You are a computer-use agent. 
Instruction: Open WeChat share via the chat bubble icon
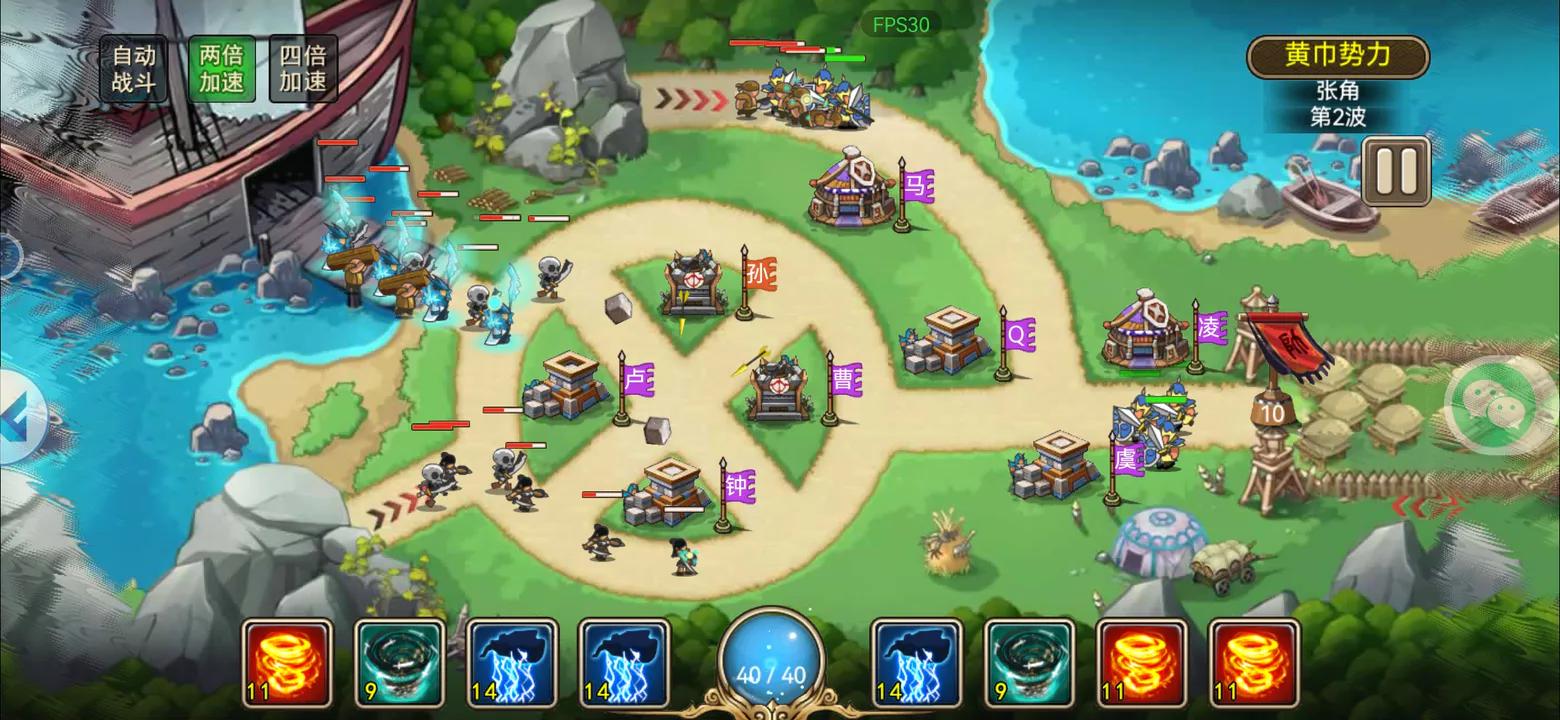1497,405
